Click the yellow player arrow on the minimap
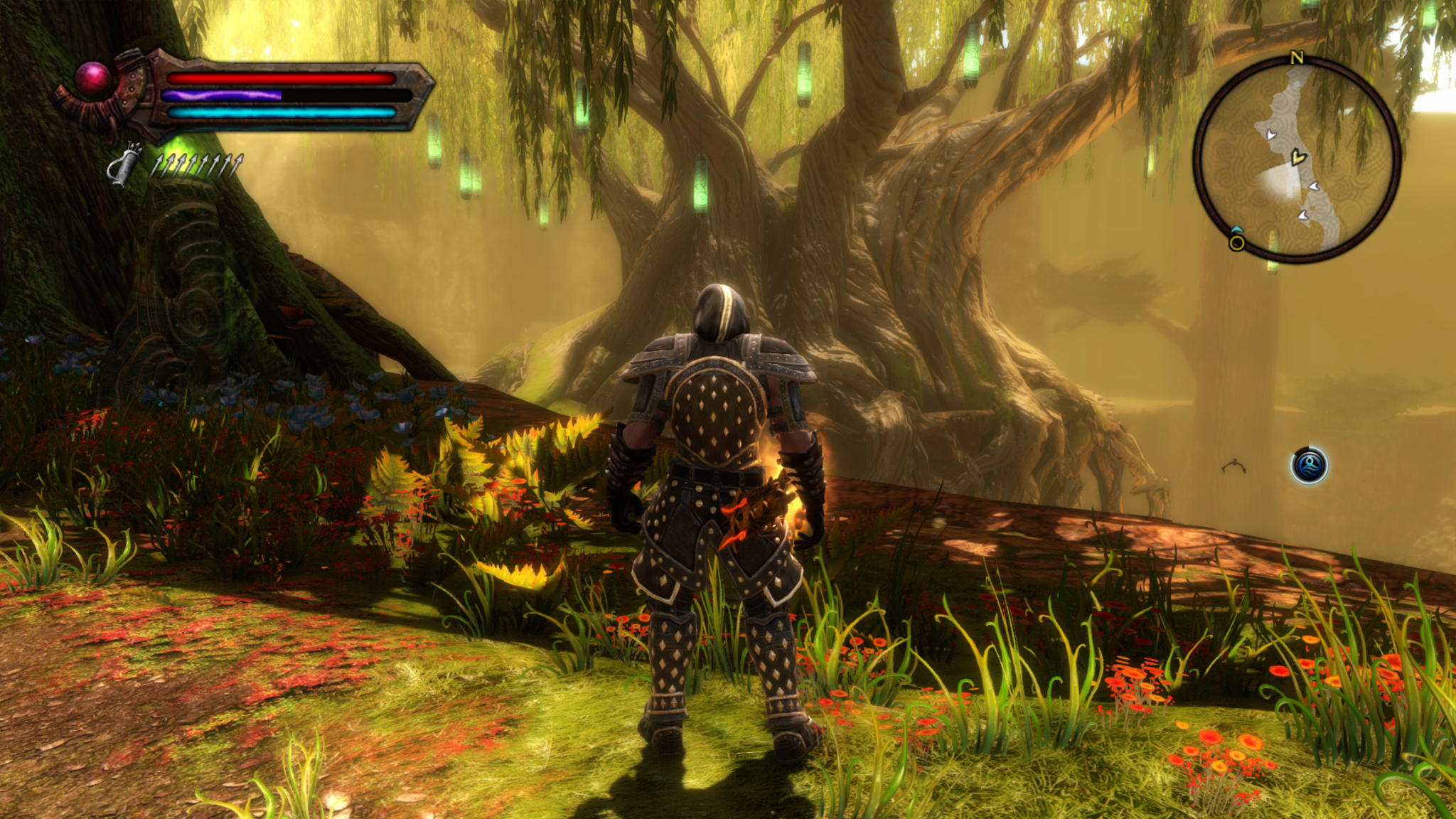This screenshot has height=819, width=1456. pyautogui.click(x=1298, y=156)
